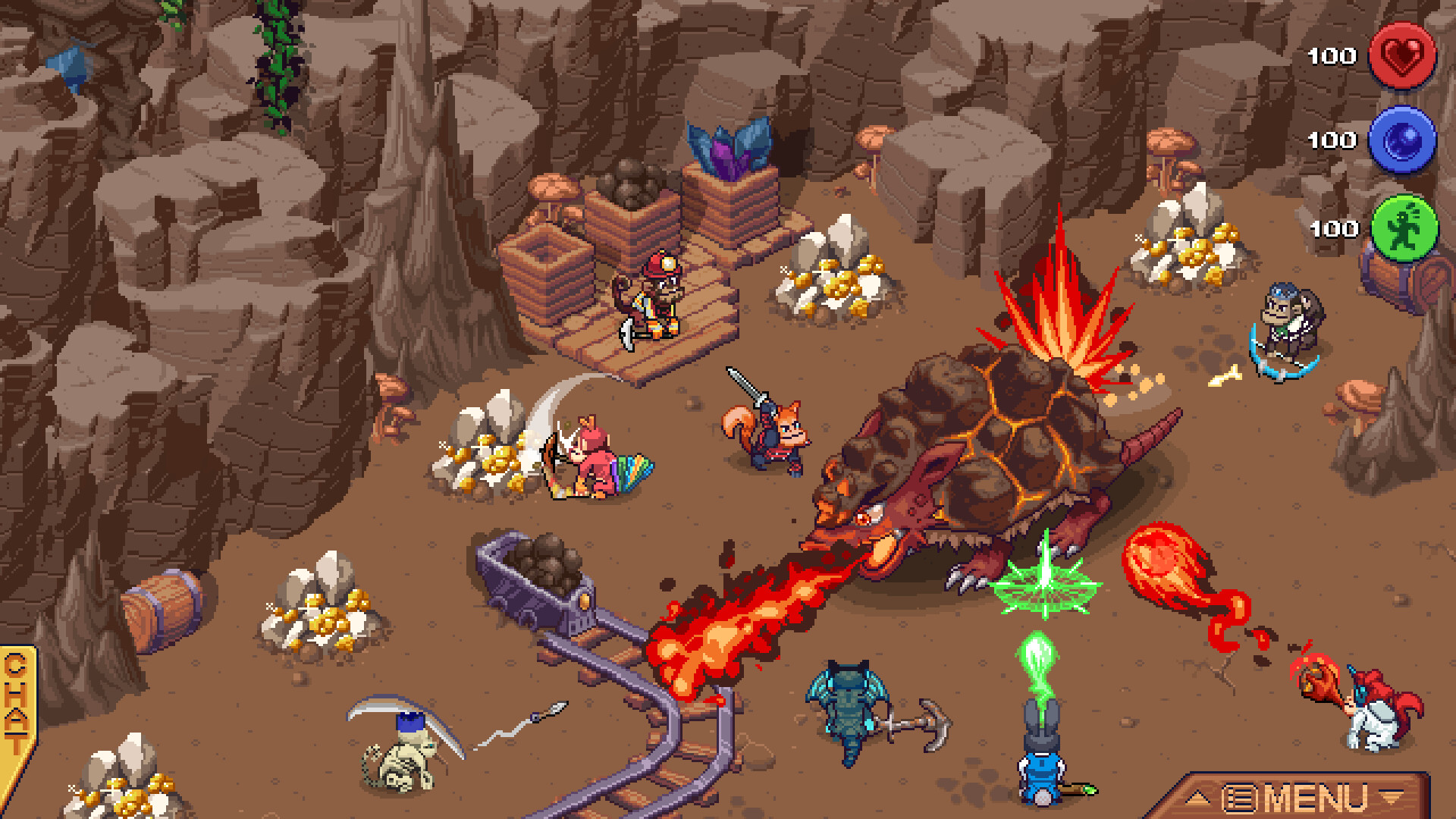Click the green stamina runner icon
Screen dimensions: 1456x819
1402,226
